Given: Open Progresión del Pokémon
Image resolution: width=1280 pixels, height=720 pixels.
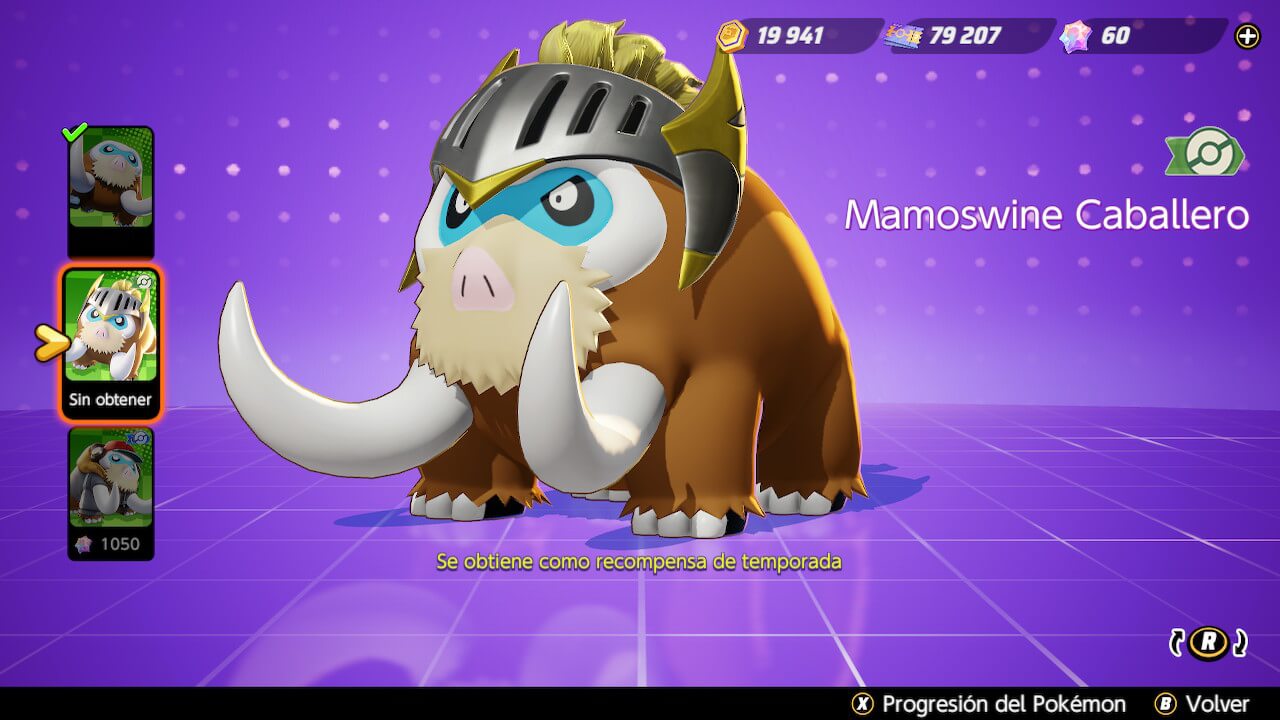Looking at the screenshot, I should pos(988,704).
